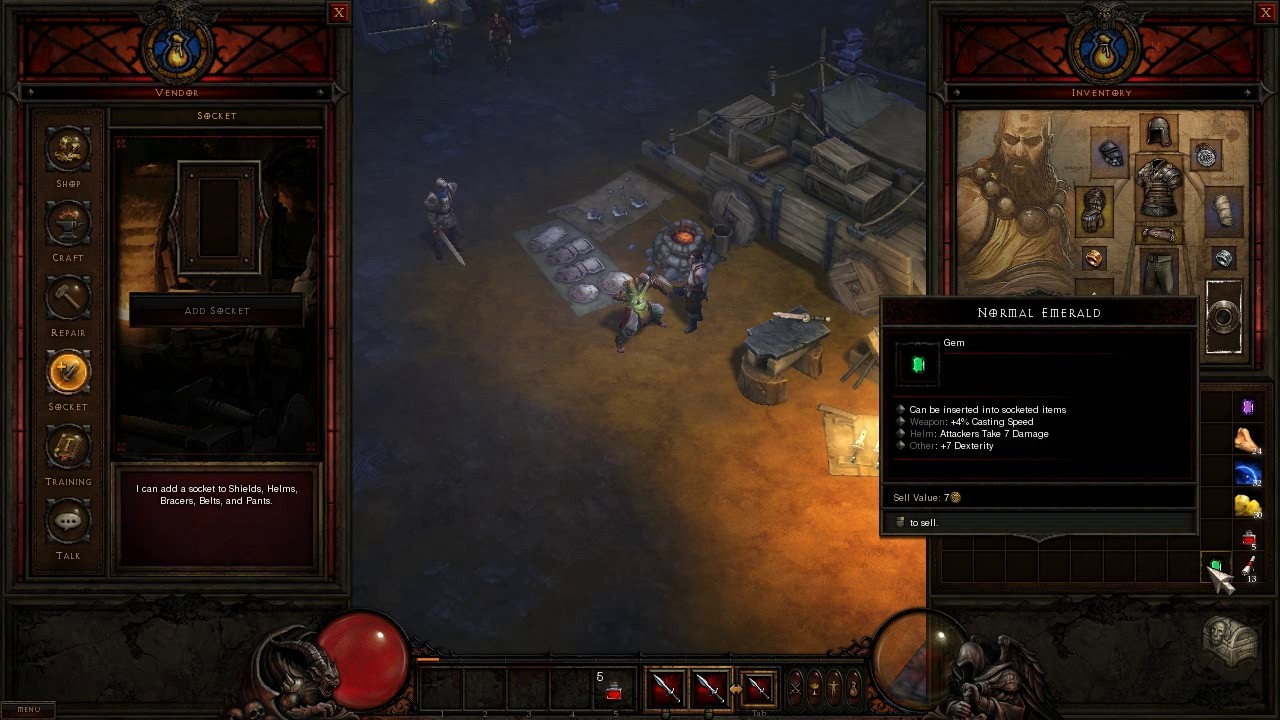Open the Menu button
Viewport: 1280px width, 720px height.
29,710
